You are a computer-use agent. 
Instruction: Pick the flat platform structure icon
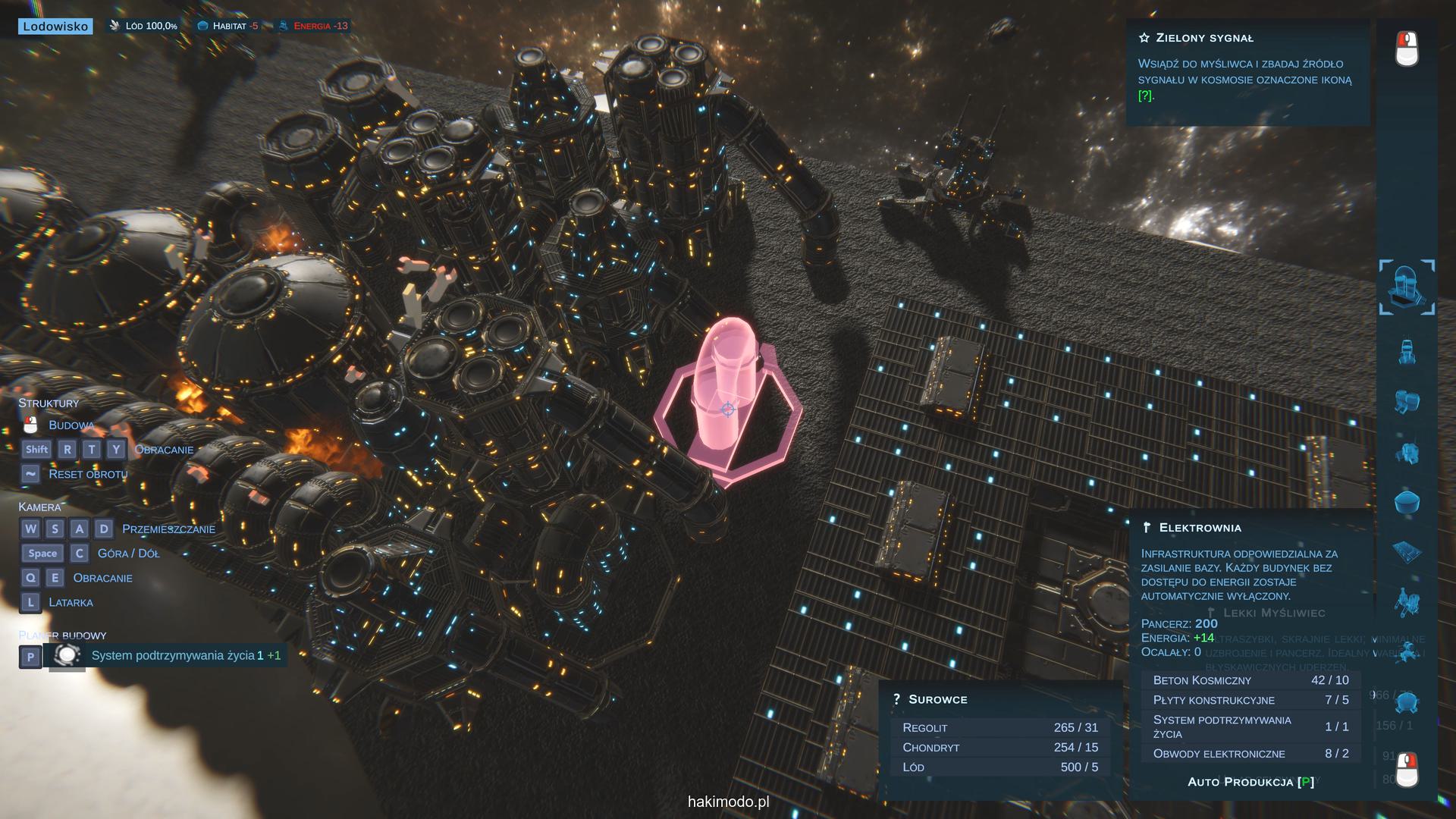1407,552
